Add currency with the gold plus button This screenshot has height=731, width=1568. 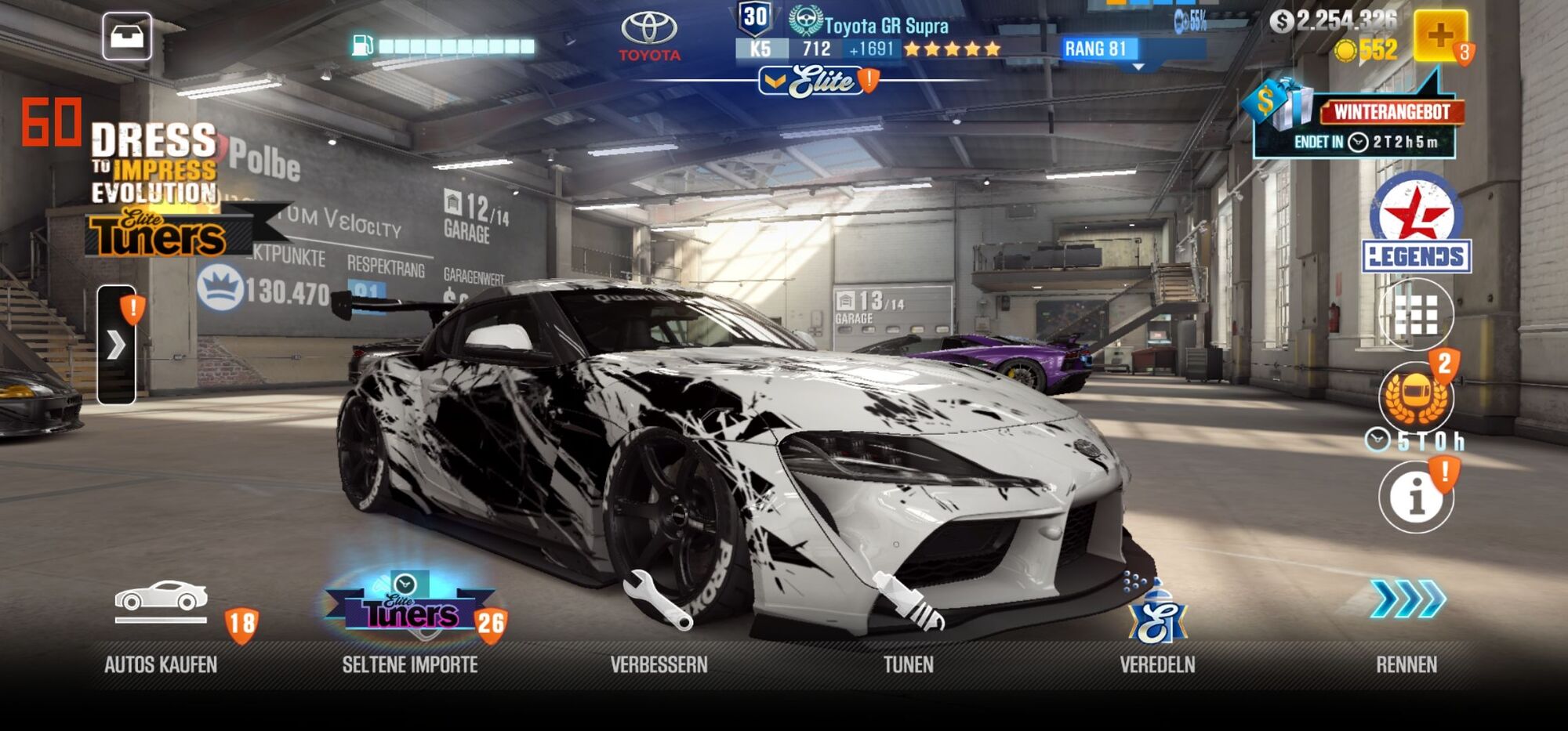pos(1440,35)
